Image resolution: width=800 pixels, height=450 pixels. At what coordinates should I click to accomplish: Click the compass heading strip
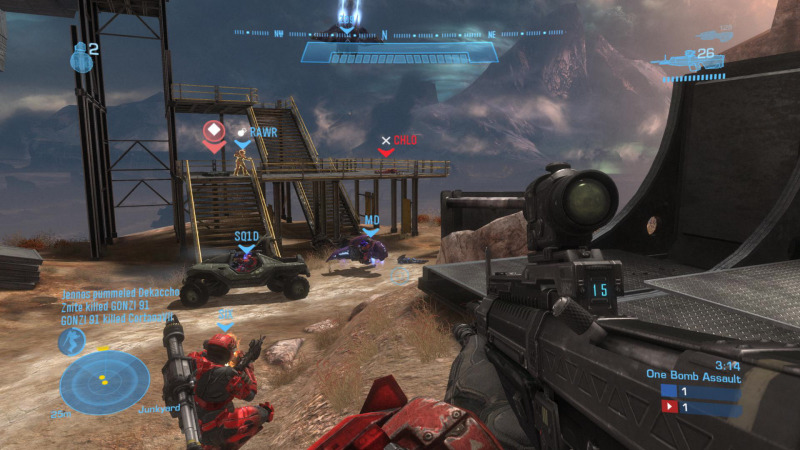tap(400, 33)
